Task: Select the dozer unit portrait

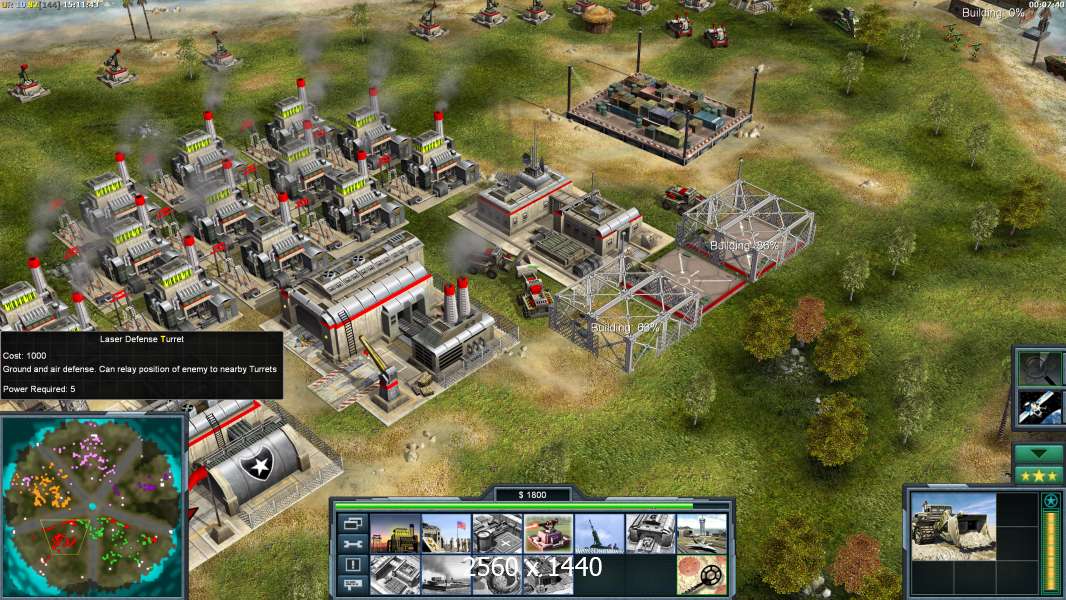Action: (951, 525)
